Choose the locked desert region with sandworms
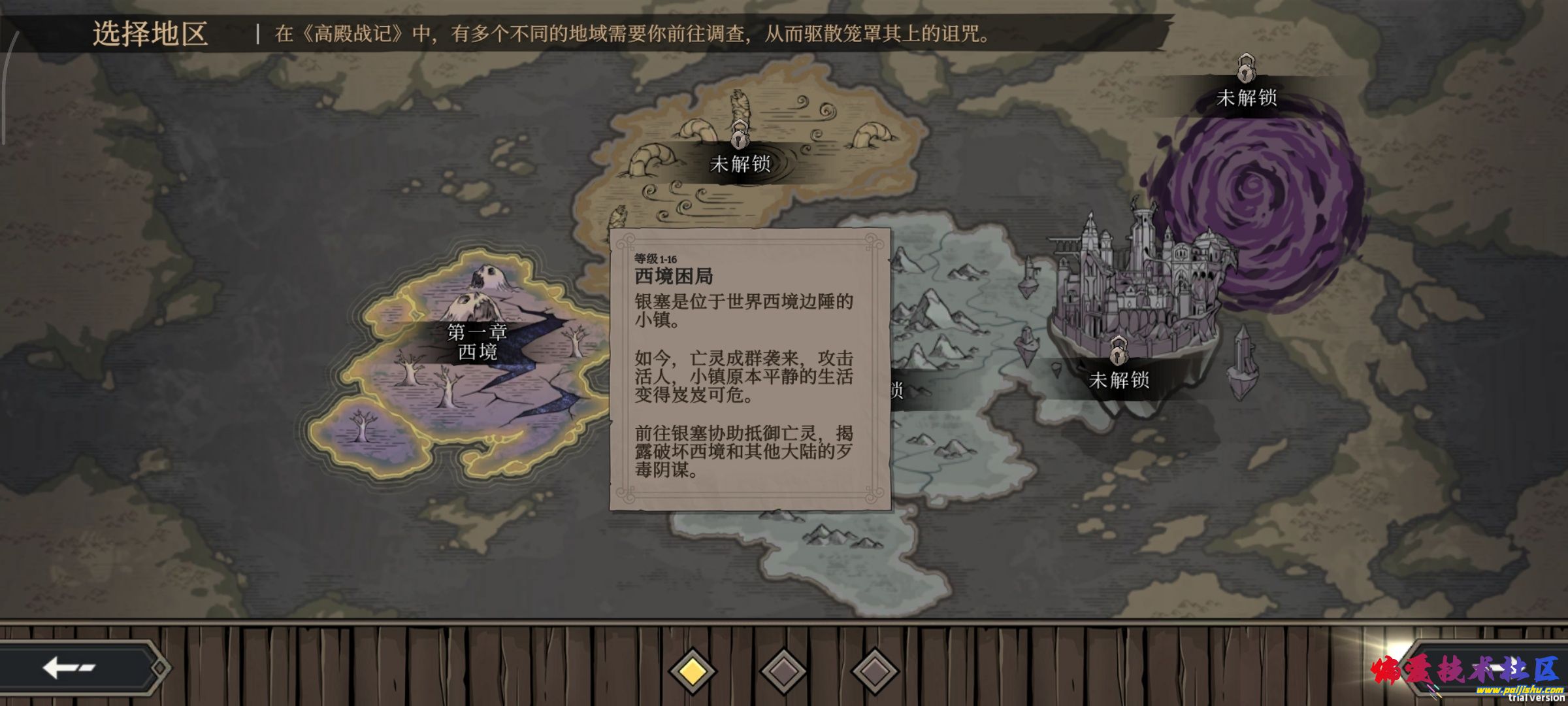Image resolution: width=1568 pixels, height=706 pixels. 740,163
